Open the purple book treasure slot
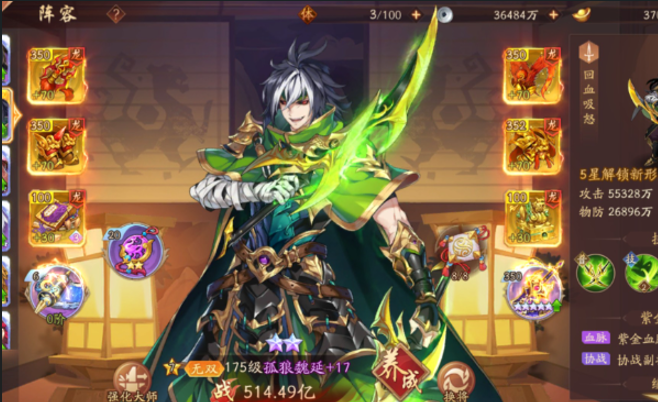658x402 pixels. 56,212
